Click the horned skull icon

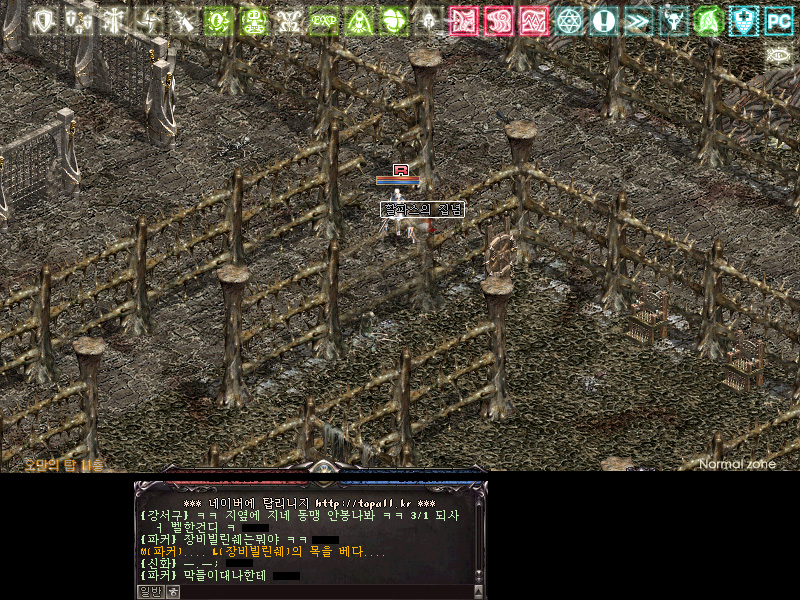674,20
